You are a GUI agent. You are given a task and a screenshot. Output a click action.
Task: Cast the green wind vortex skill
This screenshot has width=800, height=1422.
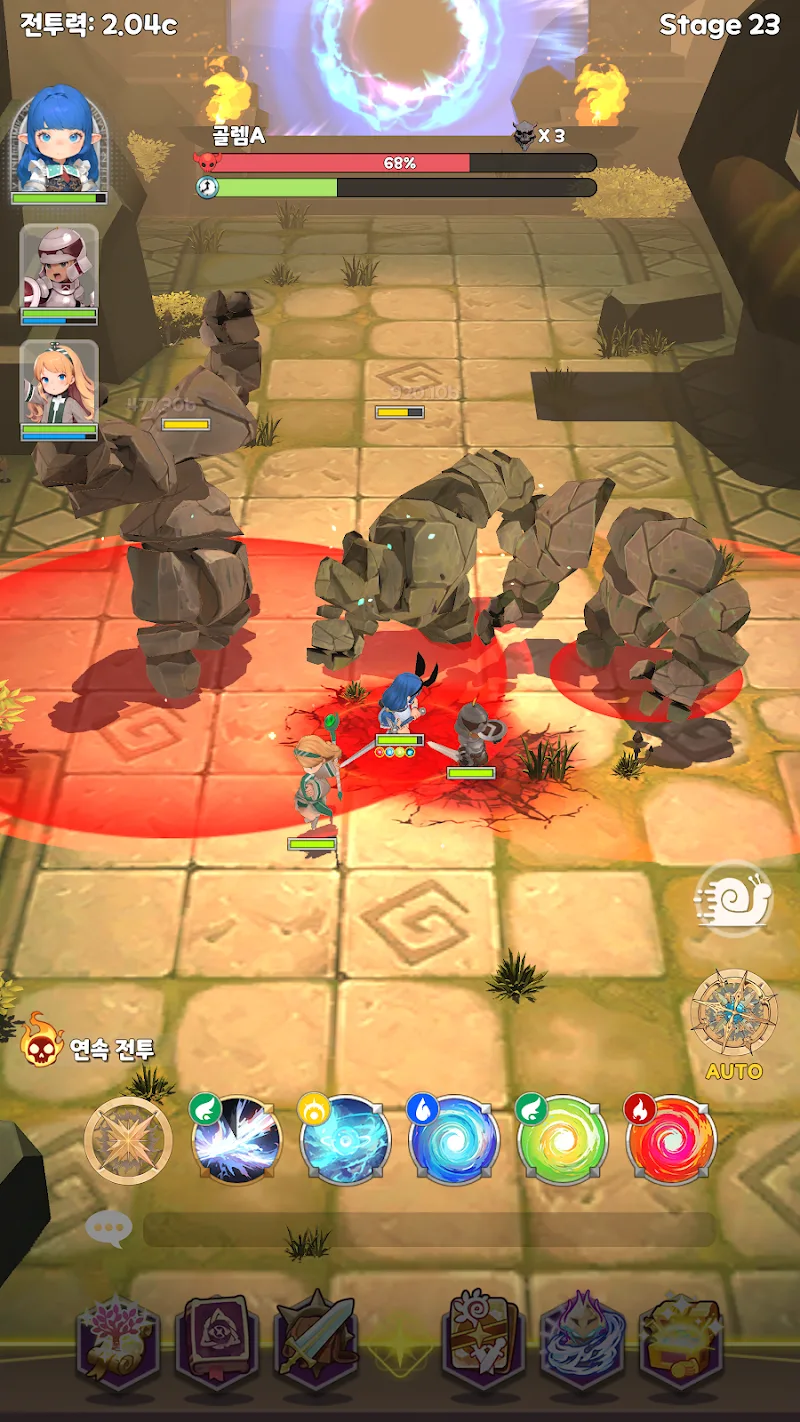tap(563, 1141)
